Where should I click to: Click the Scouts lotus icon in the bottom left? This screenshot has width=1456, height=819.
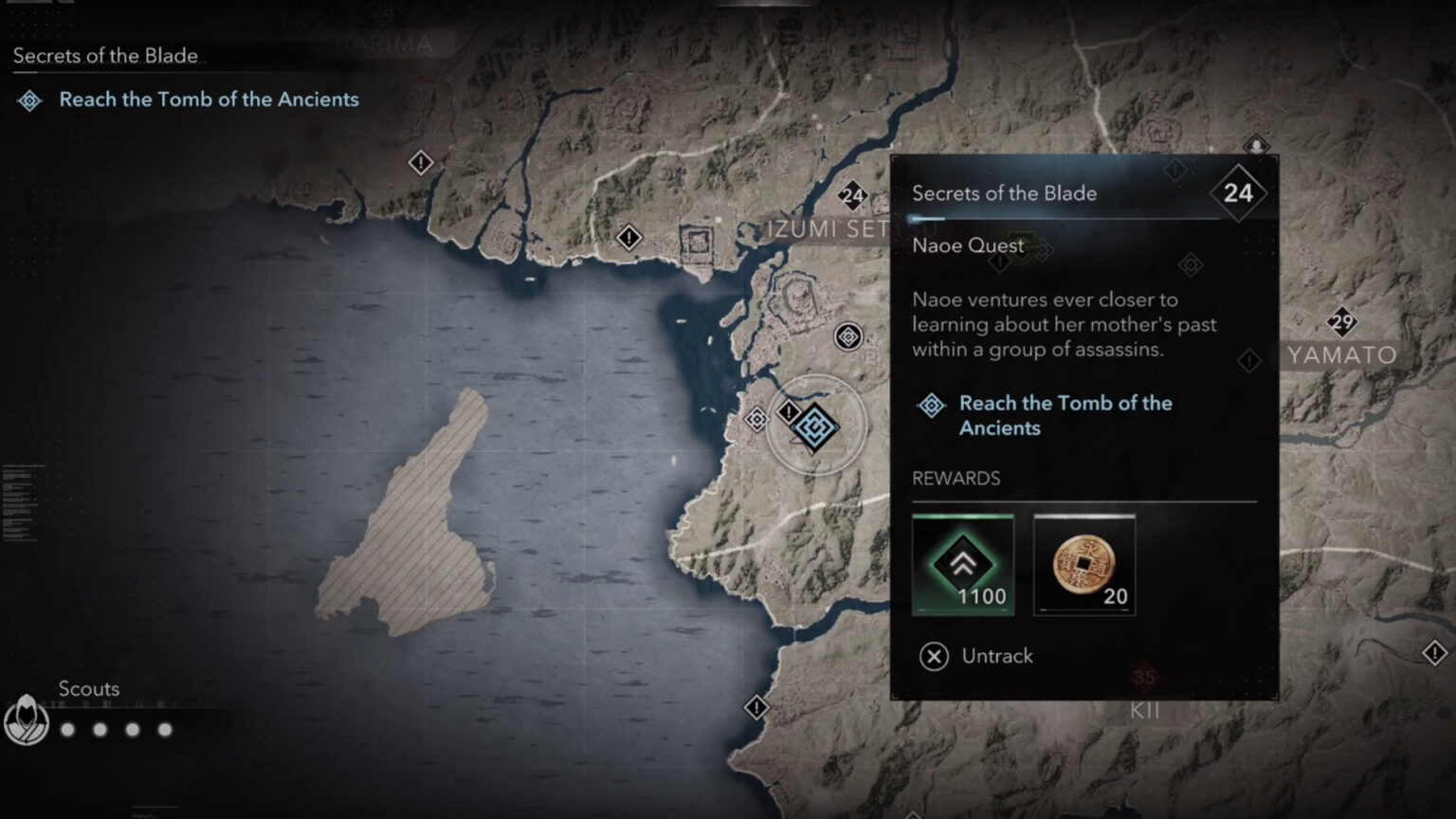26,719
